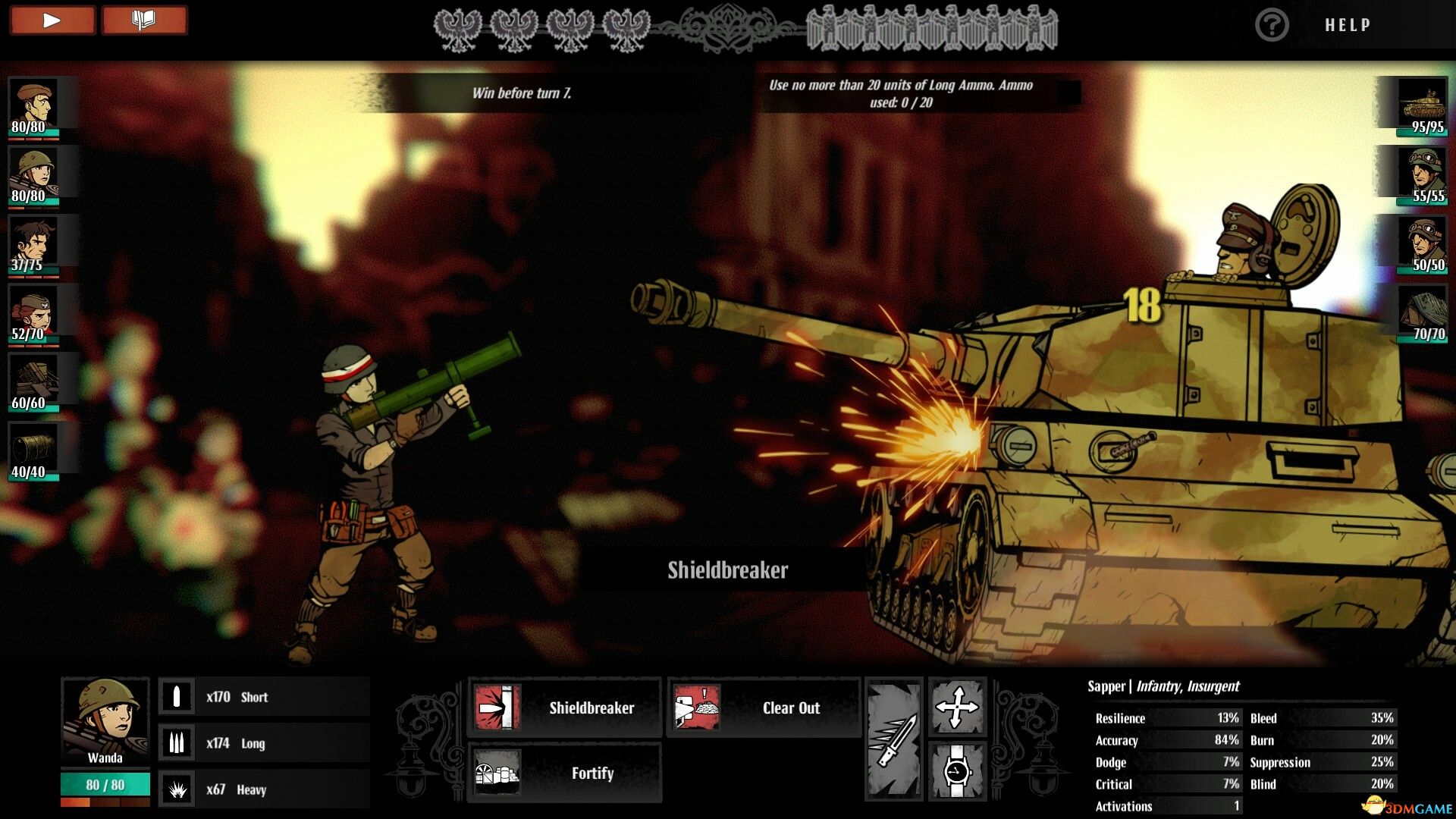Select the Short ammo bullet icon
The height and width of the screenshot is (819, 1456).
click(x=178, y=695)
